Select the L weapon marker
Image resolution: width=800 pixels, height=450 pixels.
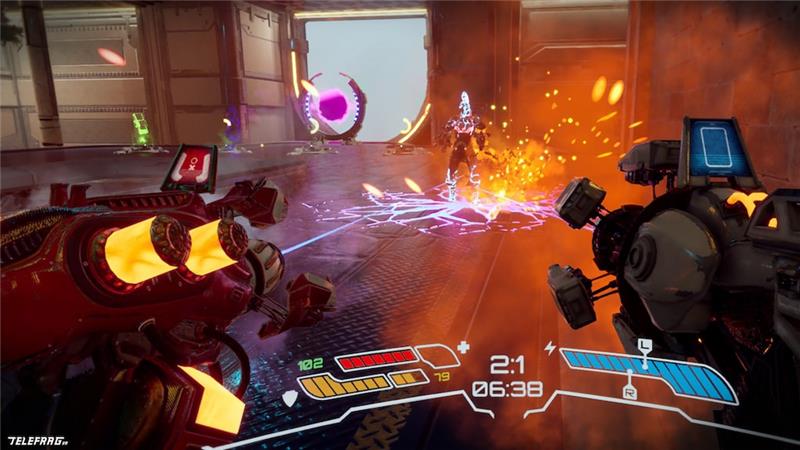[645, 345]
